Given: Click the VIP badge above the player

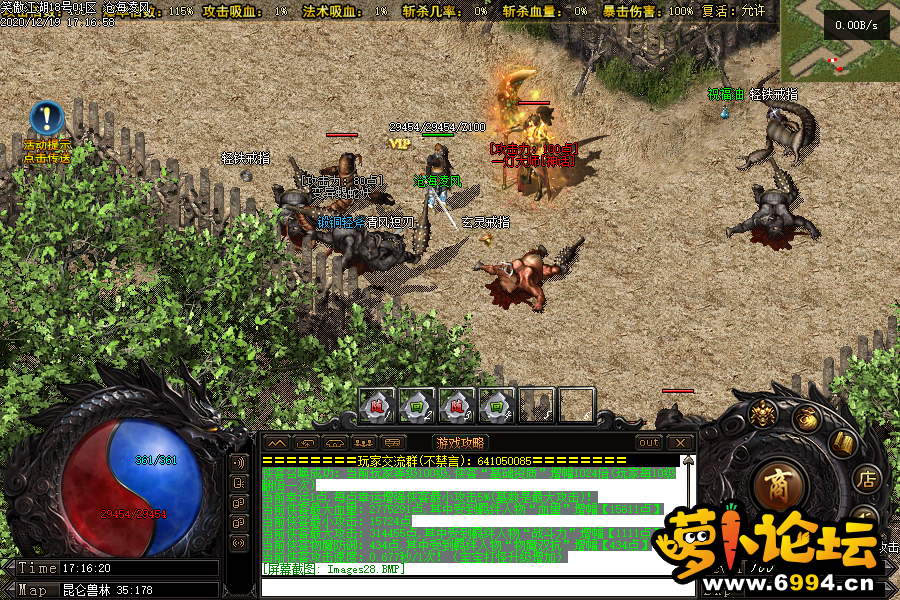Looking at the screenshot, I should click(x=400, y=144).
